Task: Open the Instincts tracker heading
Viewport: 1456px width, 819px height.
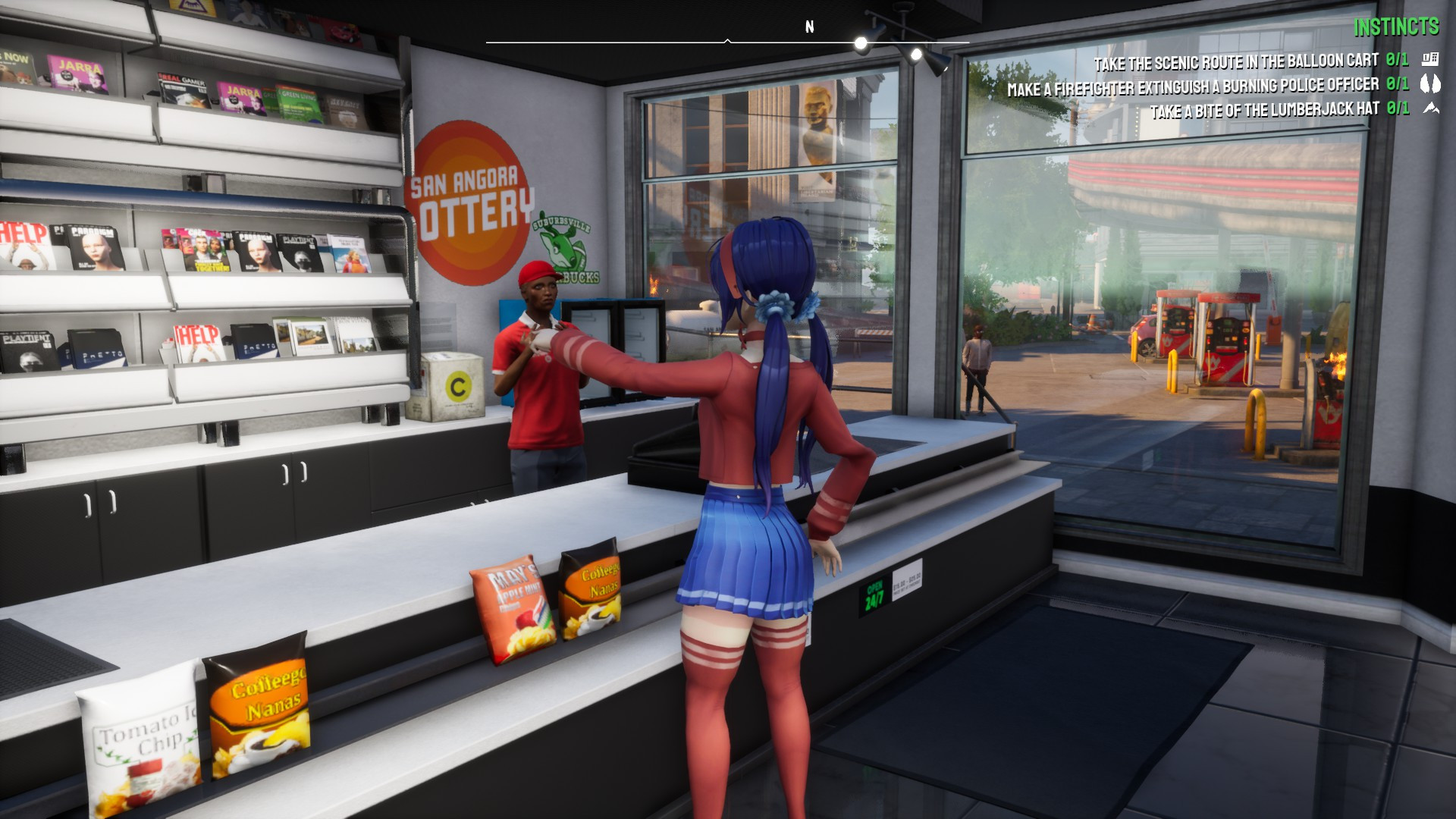Action: [1396, 27]
